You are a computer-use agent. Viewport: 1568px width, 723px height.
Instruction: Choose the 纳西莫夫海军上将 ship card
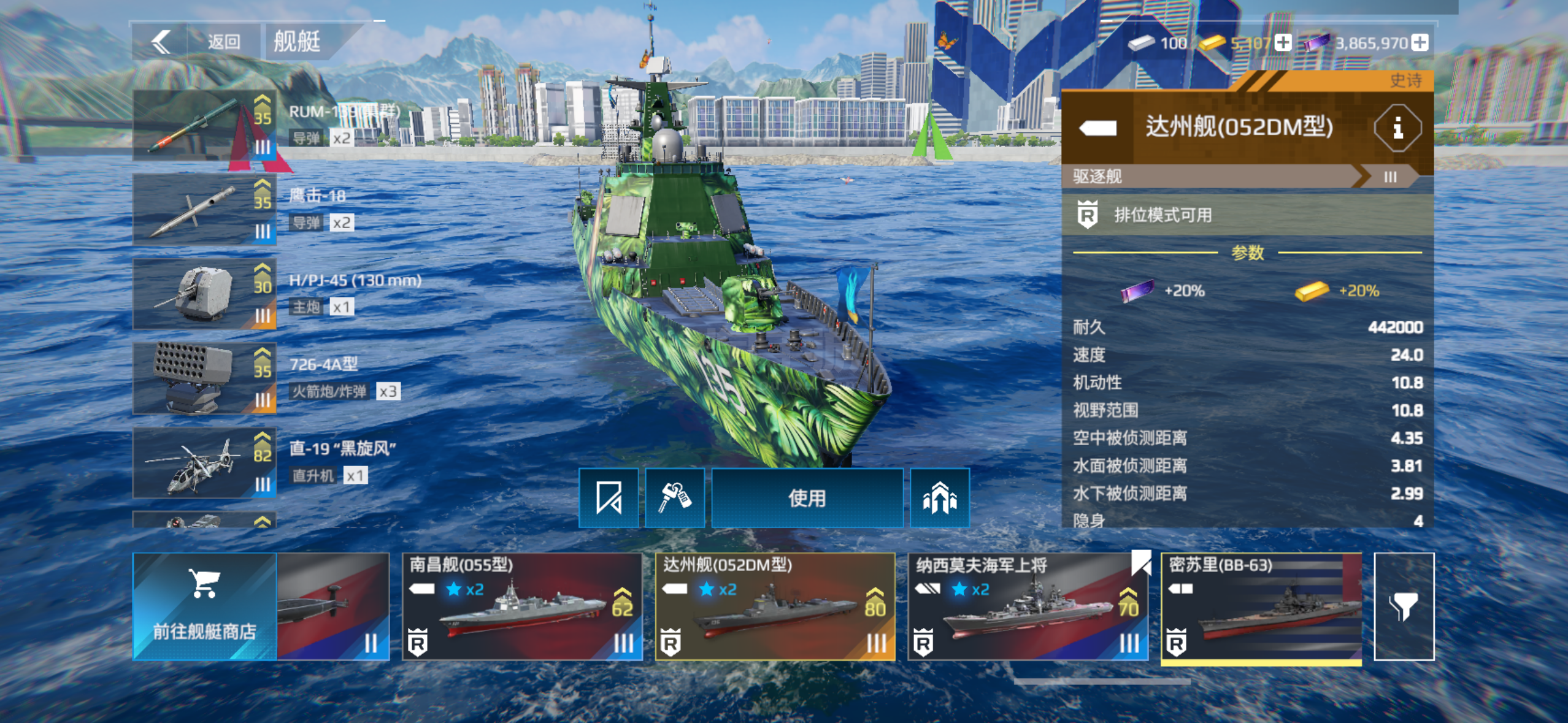[x=1028, y=606]
